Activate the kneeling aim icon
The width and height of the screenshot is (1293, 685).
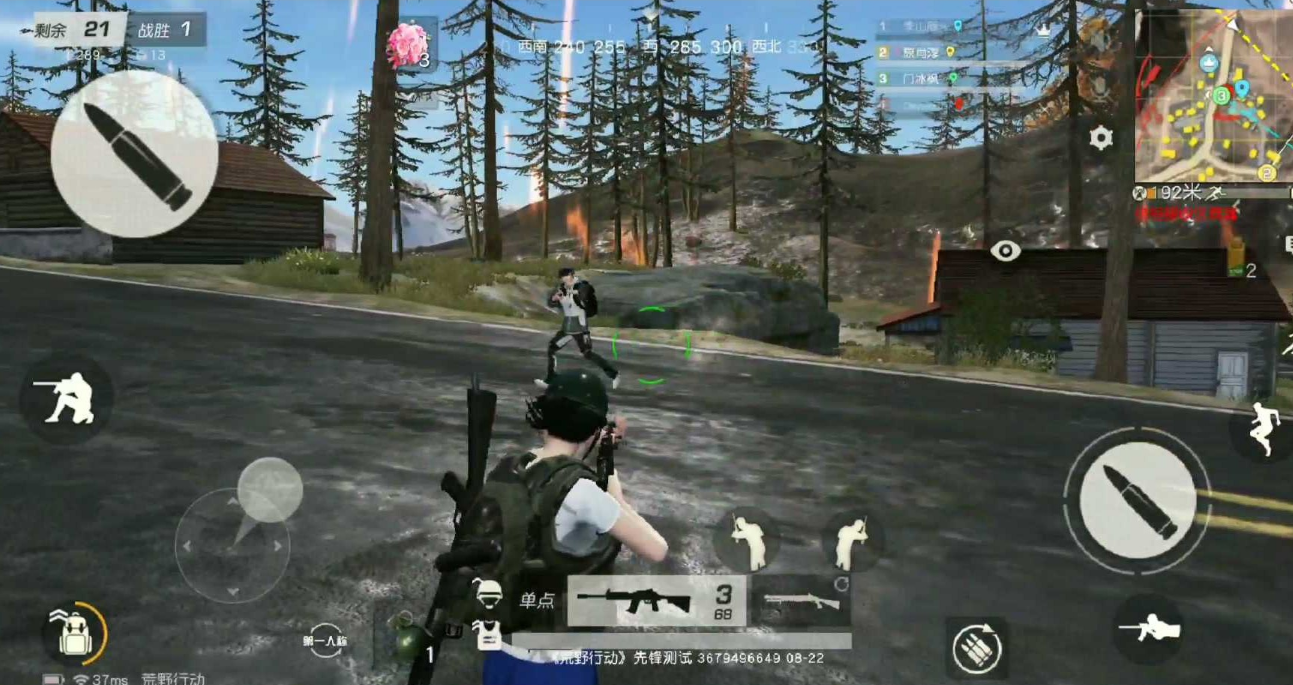coord(65,397)
